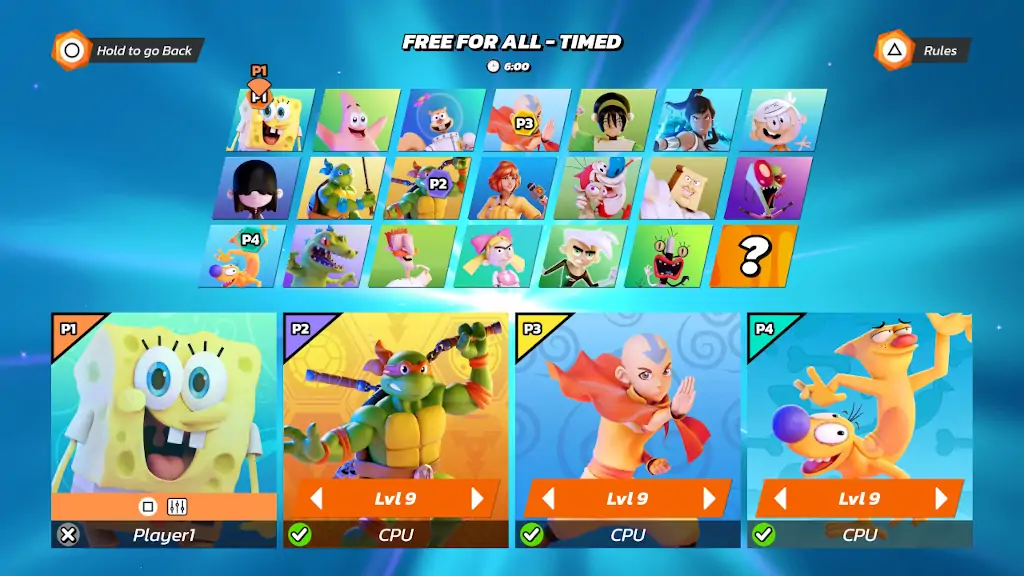Screen dimensions: 1024x576
Task: Pick Toph from the character grid
Action: coord(611,120)
